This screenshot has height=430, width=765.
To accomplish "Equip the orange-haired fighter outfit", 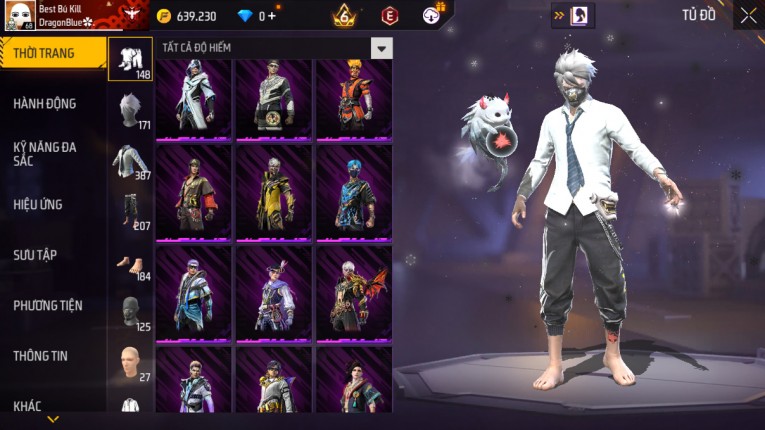I will pyautogui.click(x=353, y=98).
